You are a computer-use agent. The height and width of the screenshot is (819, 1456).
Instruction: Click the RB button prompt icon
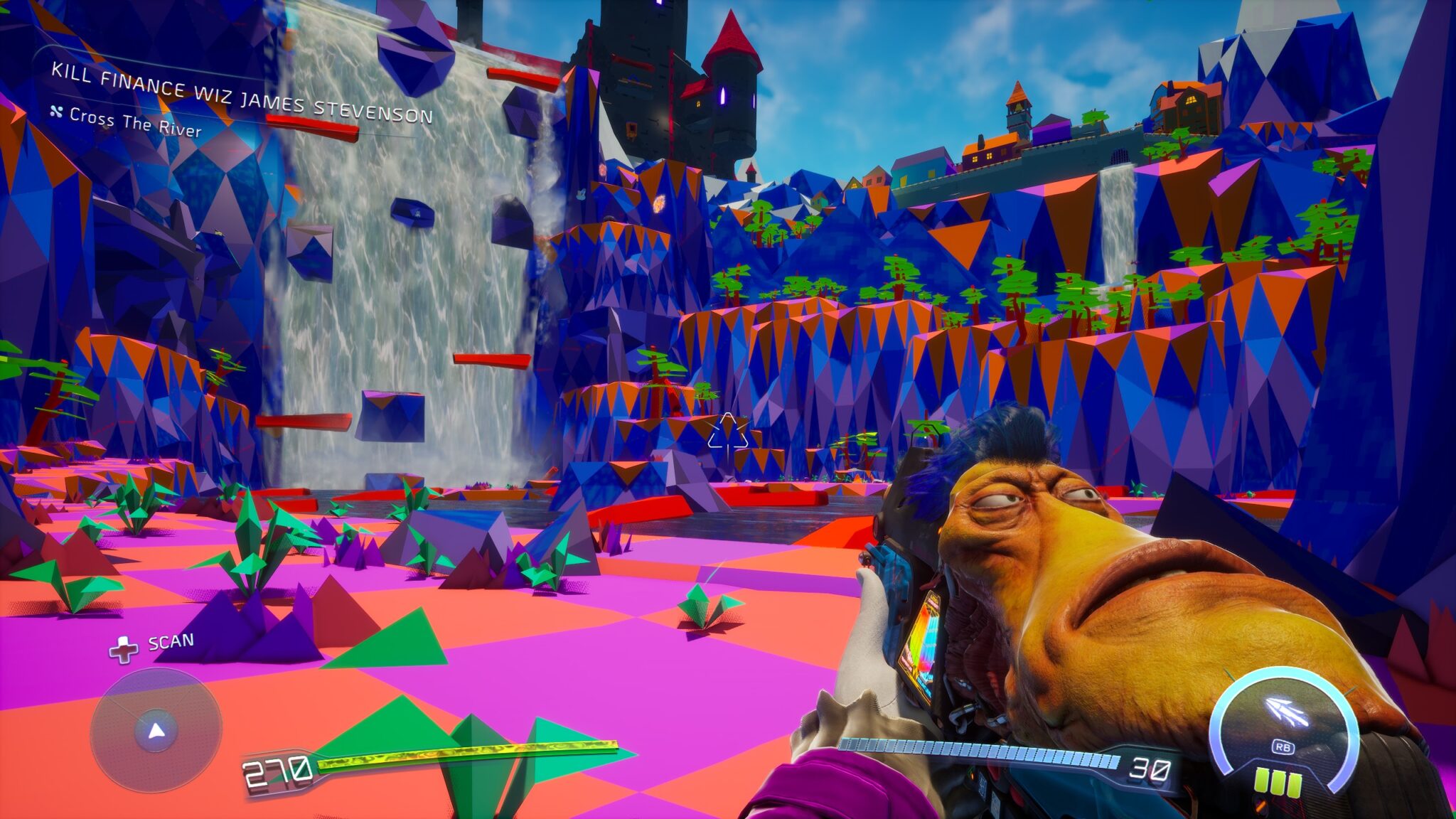pos(1284,748)
